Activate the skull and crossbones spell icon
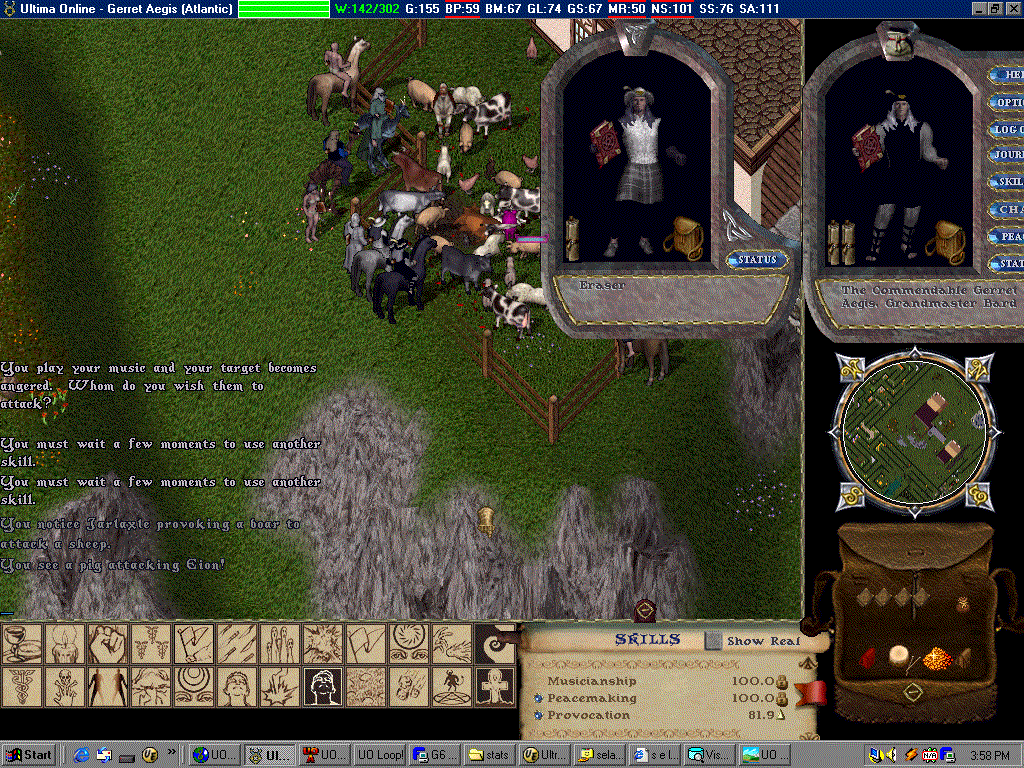 click(x=65, y=687)
